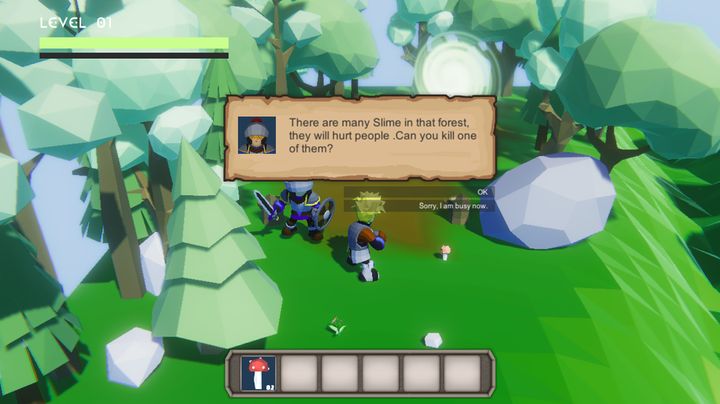
Task: Select the red mushroom hotbar slot
Action: coord(259,373)
